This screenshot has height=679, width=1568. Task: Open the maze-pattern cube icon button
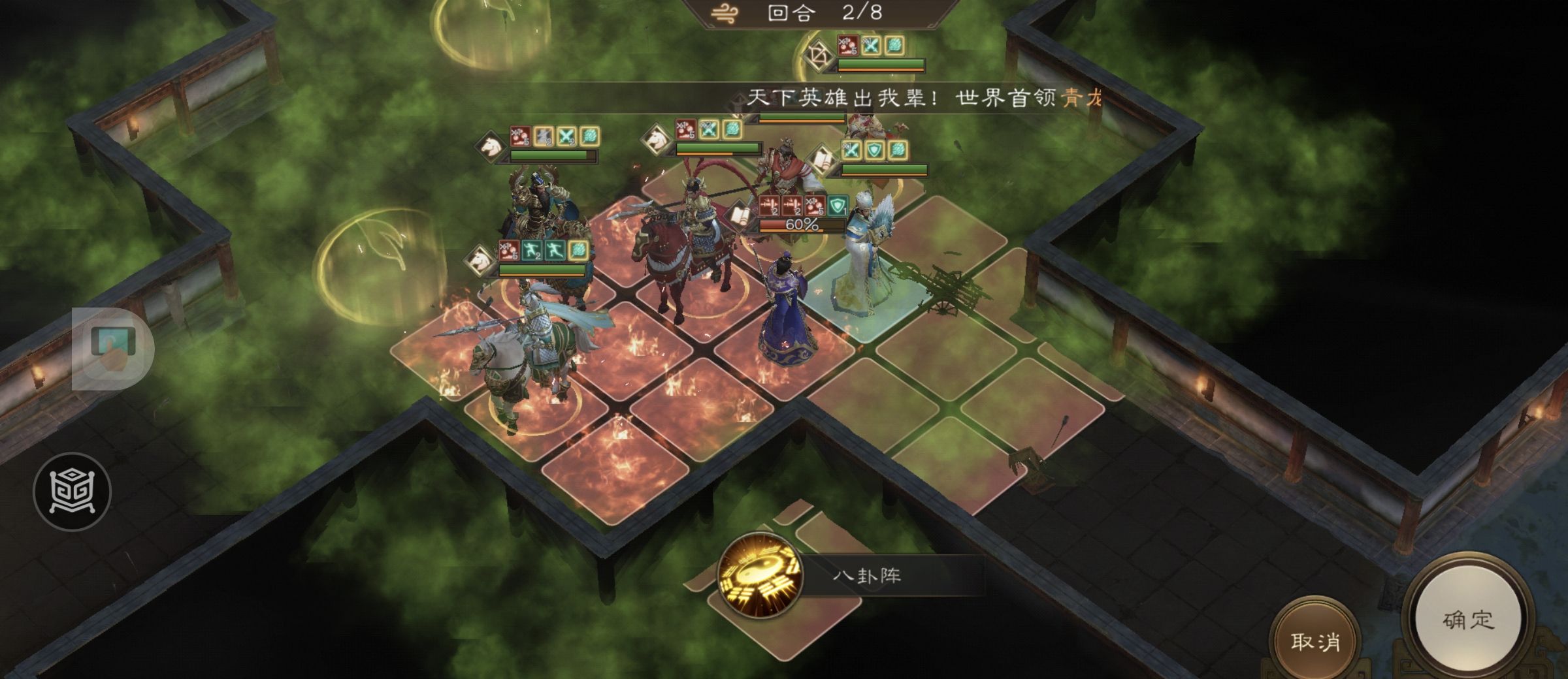pos(72,491)
